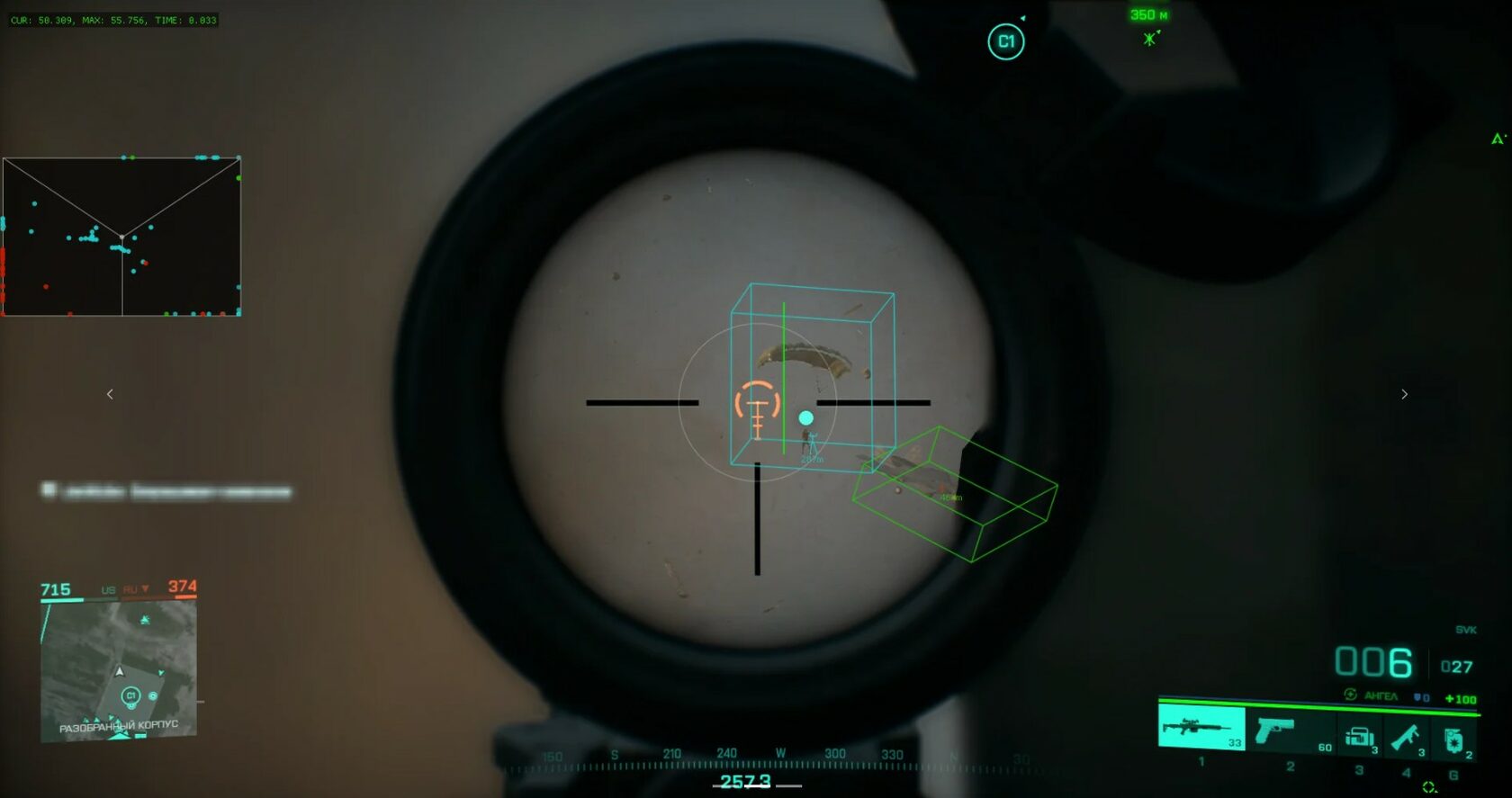The height and width of the screenshot is (798, 1512).
Task: Expand the left navigation chevron at screen edge
Action: click(x=110, y=393)
